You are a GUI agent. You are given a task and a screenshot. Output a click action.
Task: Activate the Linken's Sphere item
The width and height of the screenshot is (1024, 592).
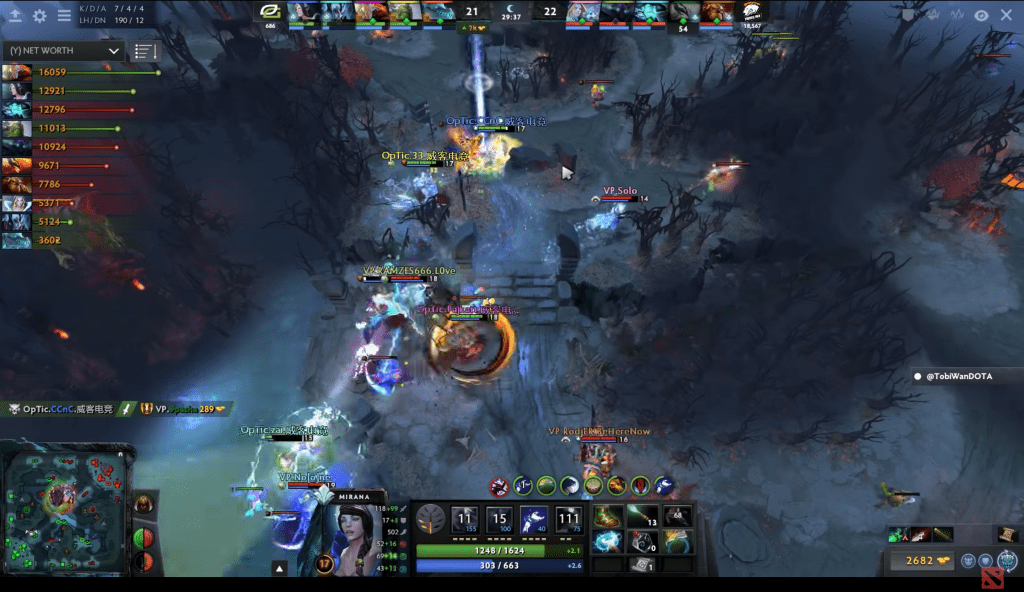point(607,542)
